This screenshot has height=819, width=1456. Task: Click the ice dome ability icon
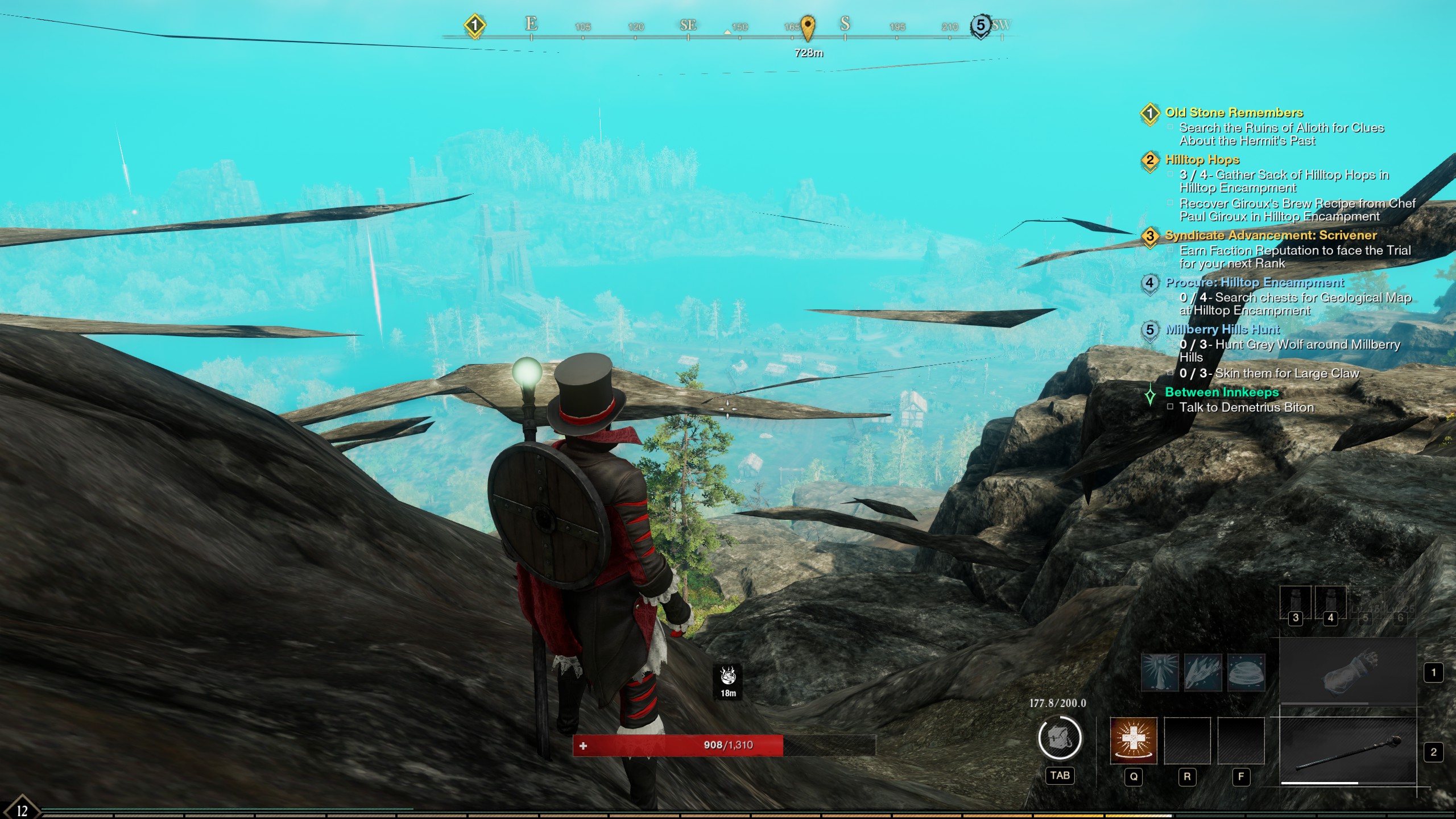[x=1246, y=672]
